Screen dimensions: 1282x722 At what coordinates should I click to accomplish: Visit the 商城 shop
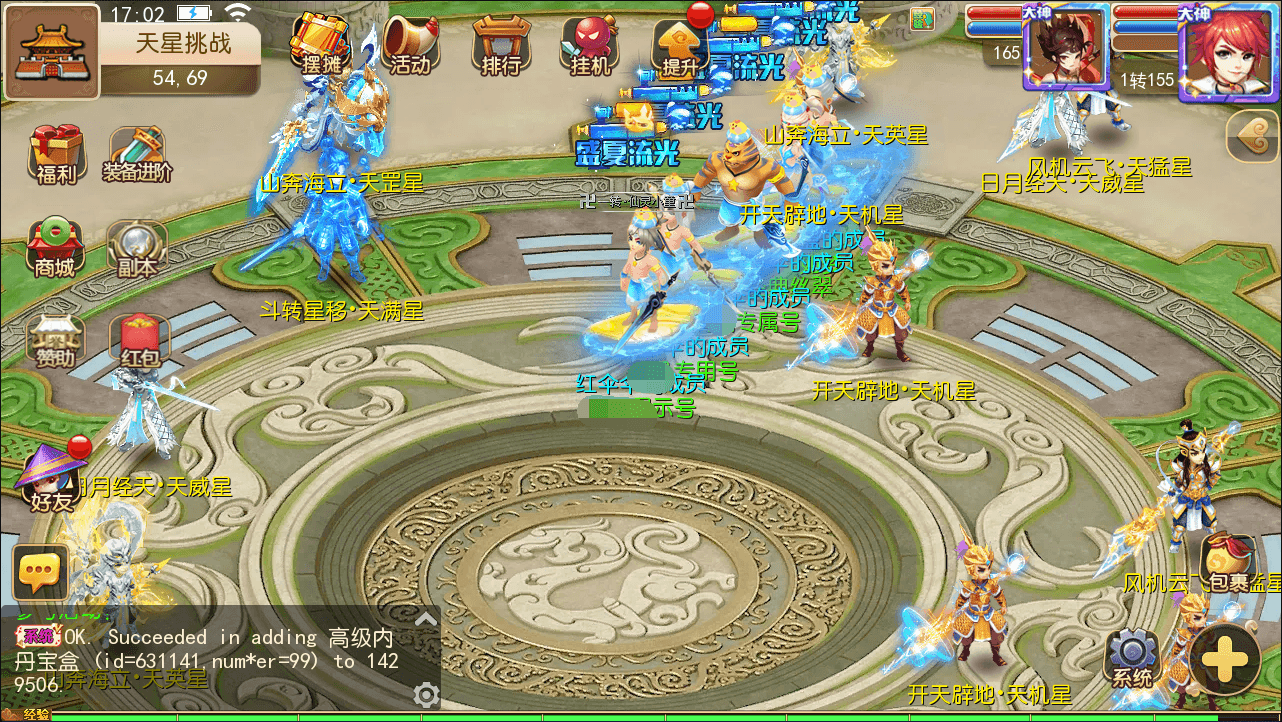click(x=55, y=247)
